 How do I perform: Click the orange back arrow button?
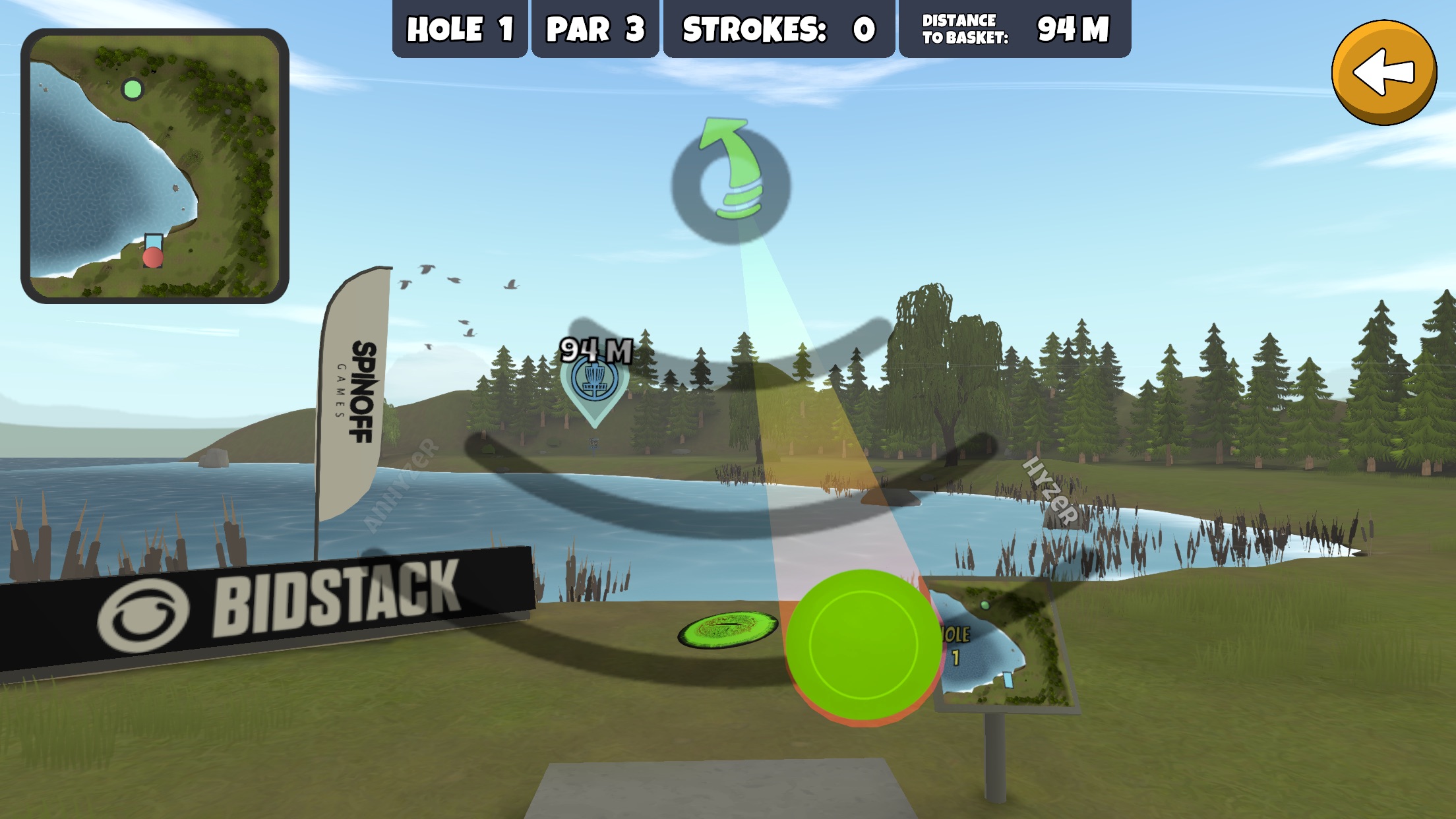(x=1383, y=72)
